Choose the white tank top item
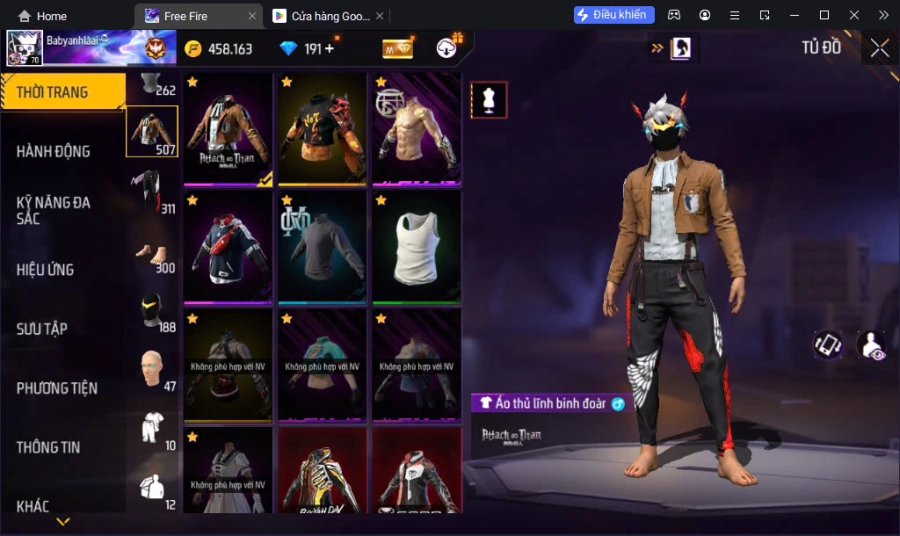 coord(416,247)
